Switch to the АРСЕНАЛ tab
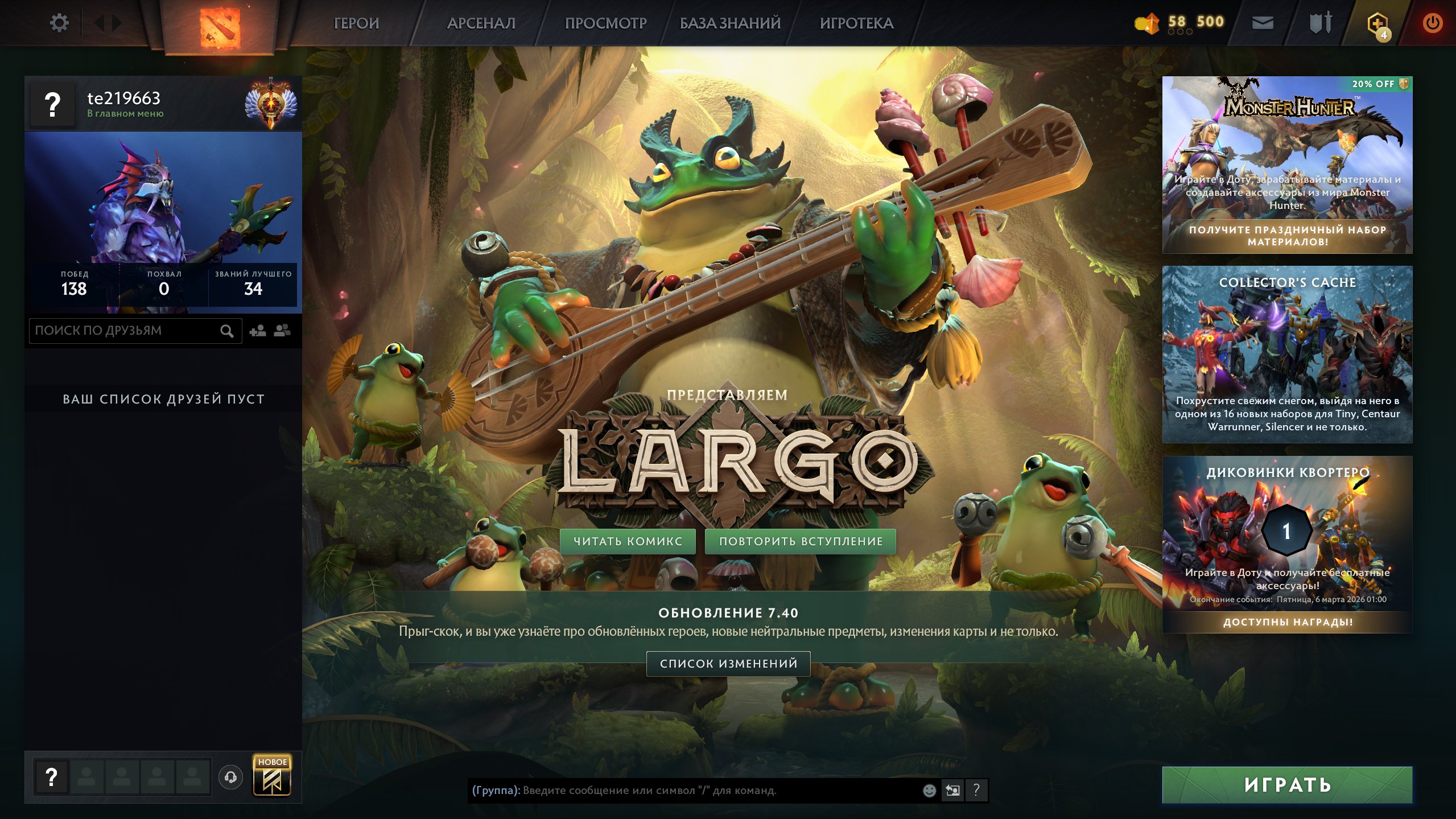 [481, 24]
